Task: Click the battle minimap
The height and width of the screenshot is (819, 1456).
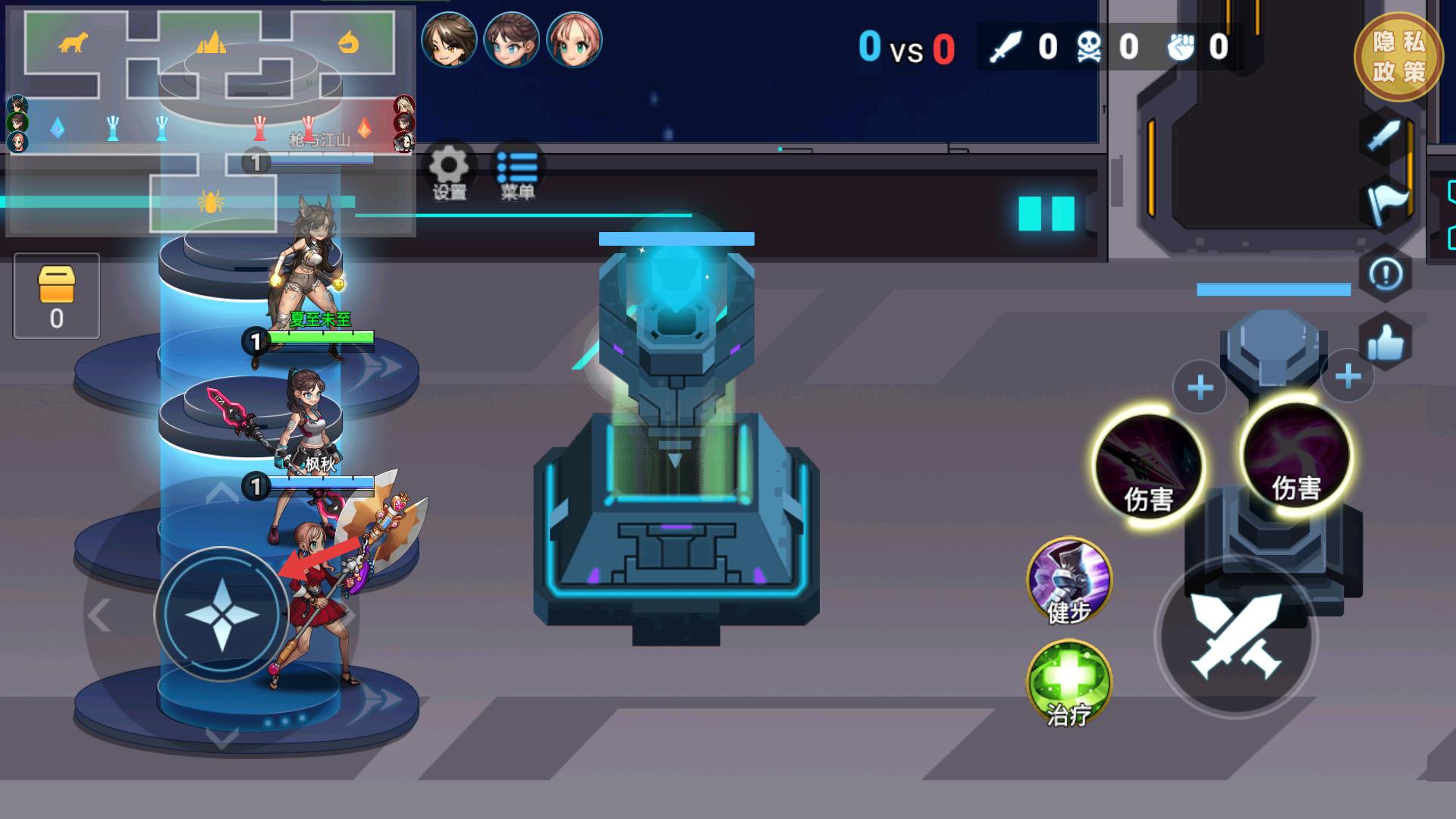Action: [x=211, y=121]
